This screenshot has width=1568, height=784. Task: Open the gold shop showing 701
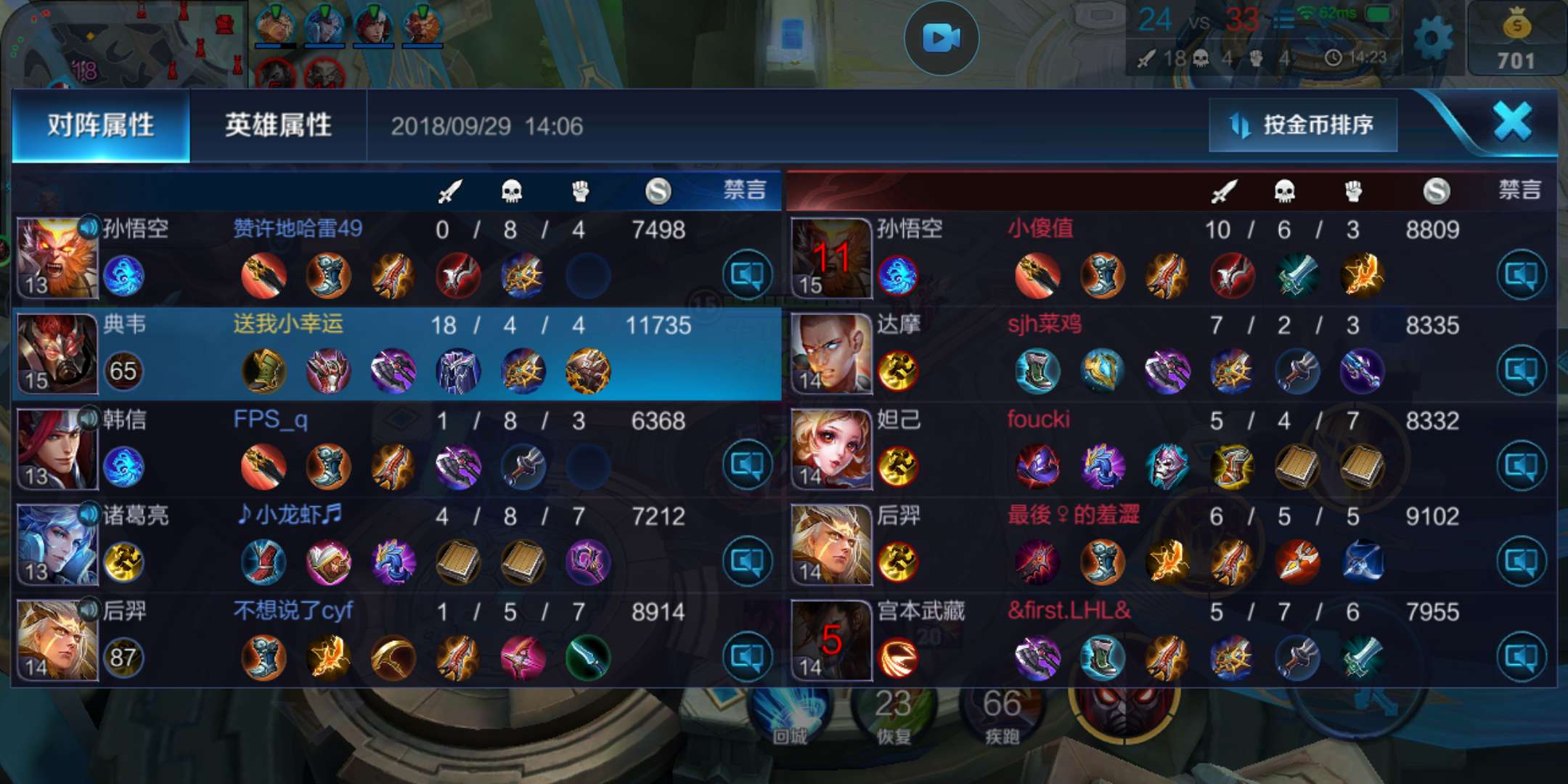pyautogui.click(x=1516, y=39)
